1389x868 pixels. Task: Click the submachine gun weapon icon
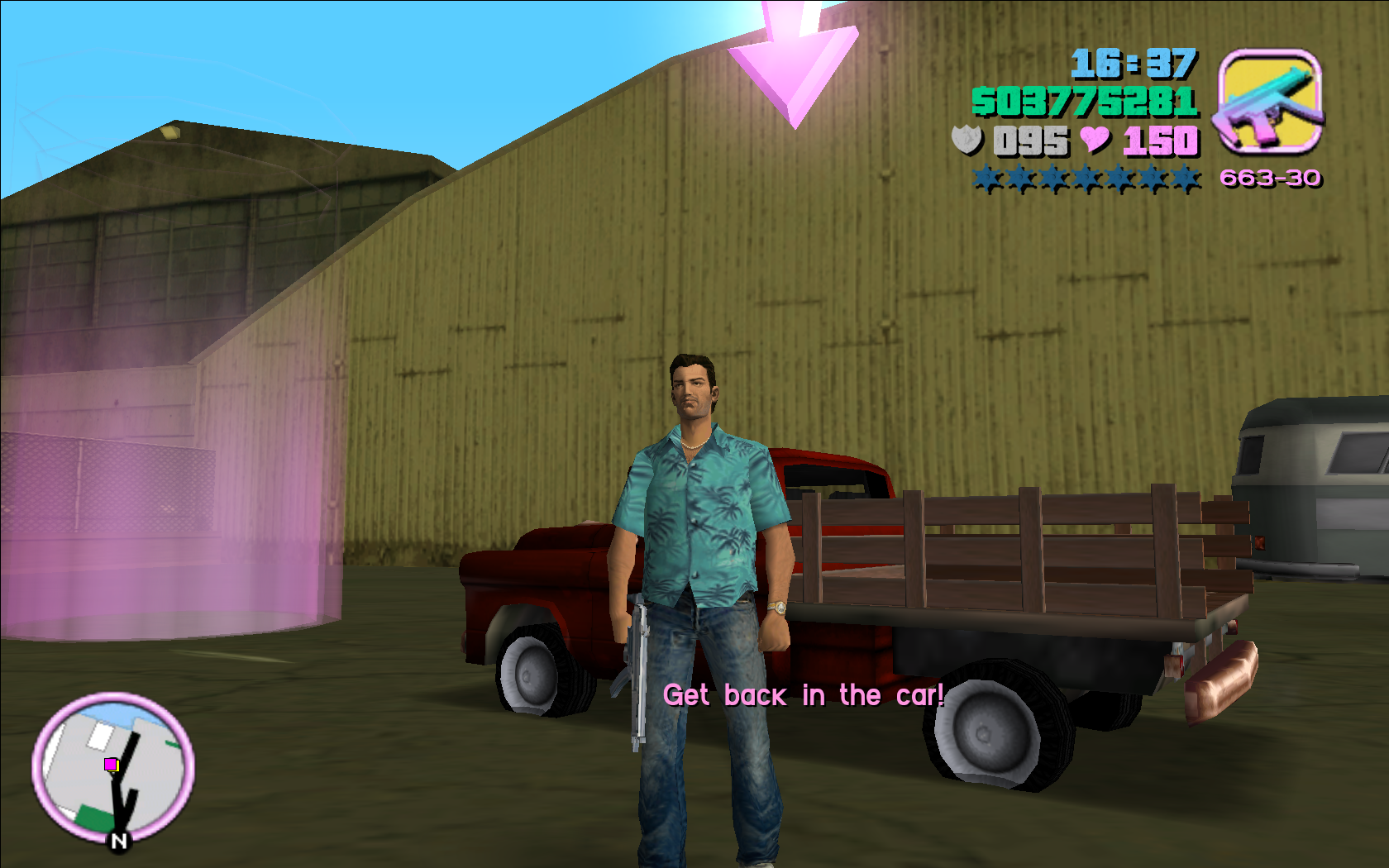point(1270,102)
